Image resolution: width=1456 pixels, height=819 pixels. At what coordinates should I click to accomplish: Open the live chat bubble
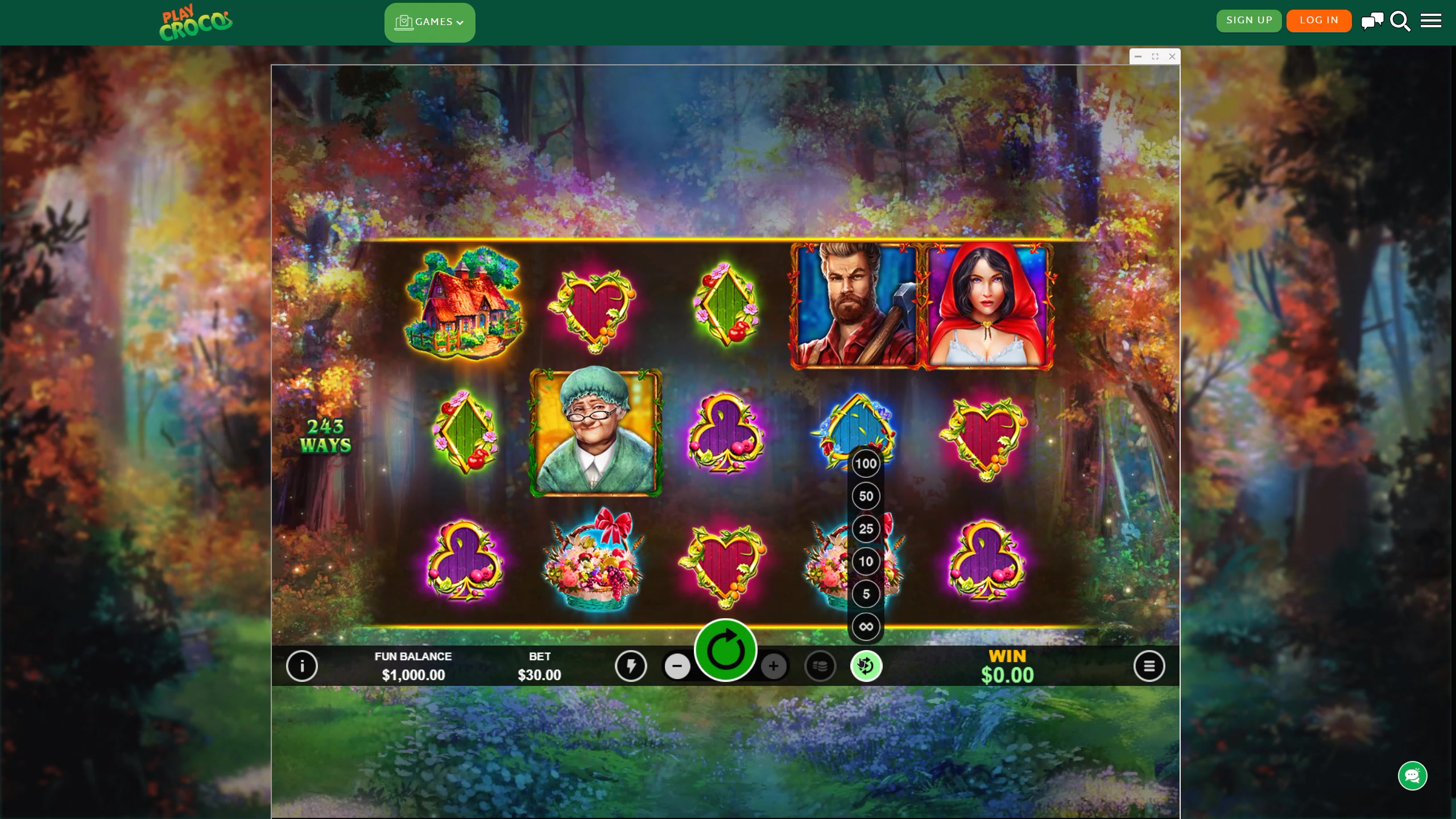tap(1412, 776)
